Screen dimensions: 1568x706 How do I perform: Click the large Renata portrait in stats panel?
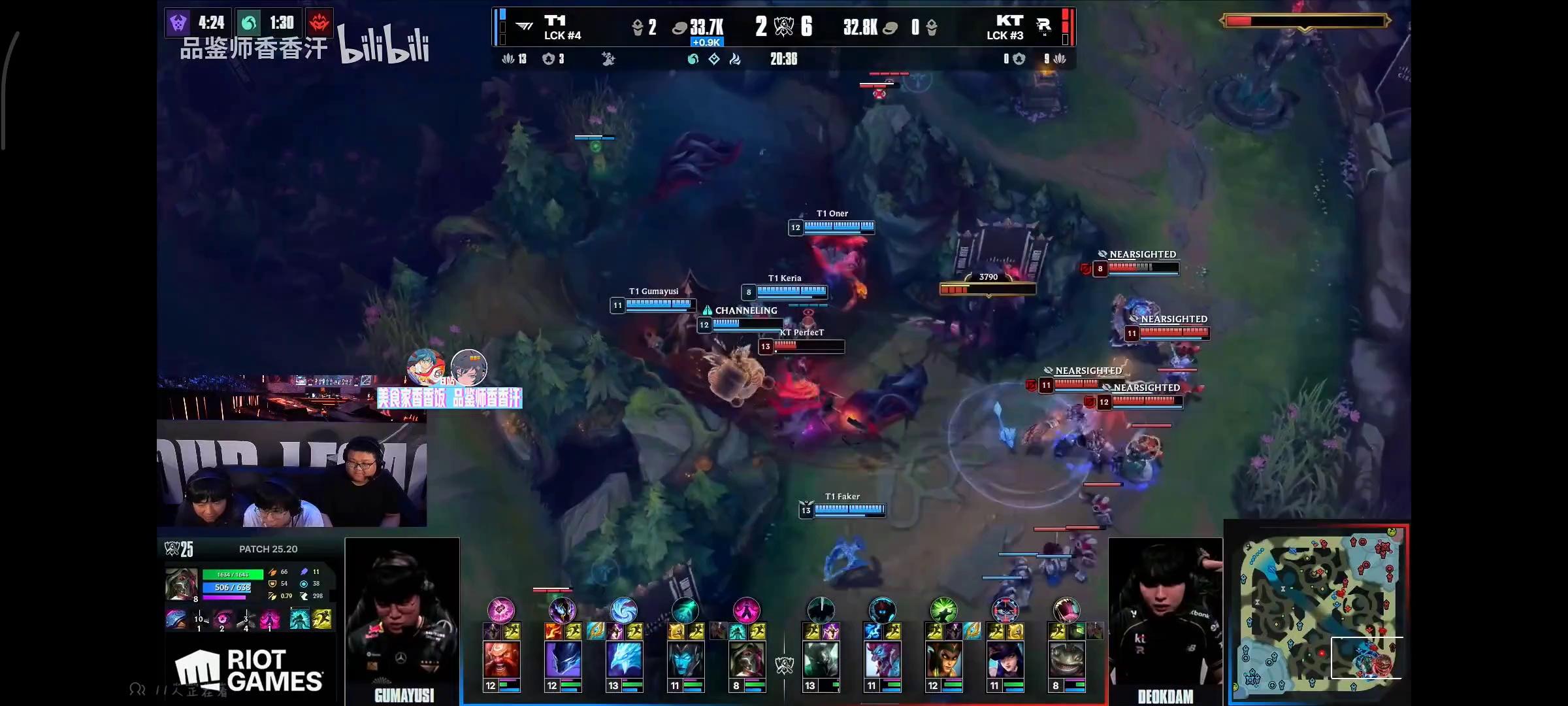click(x=181, y=583)
